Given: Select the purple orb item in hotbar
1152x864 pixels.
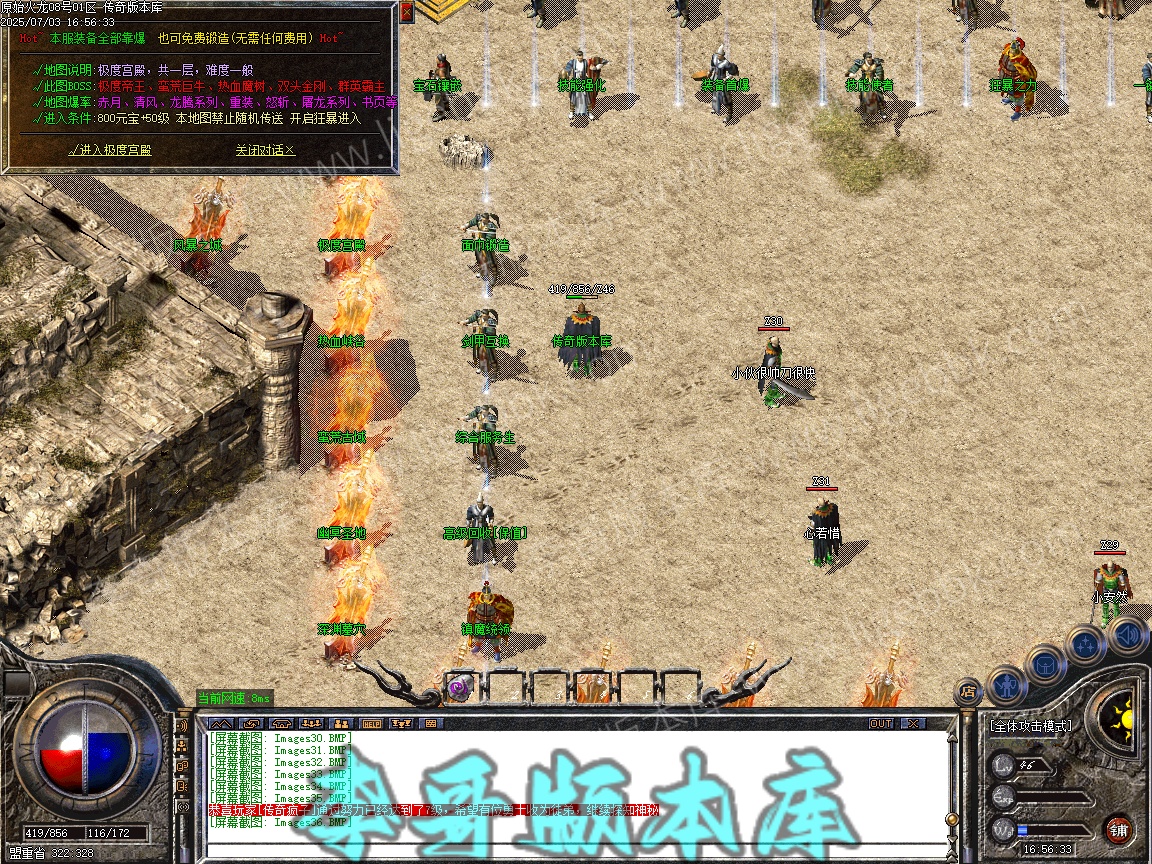Looking at the screenshot, I should 460,687.
